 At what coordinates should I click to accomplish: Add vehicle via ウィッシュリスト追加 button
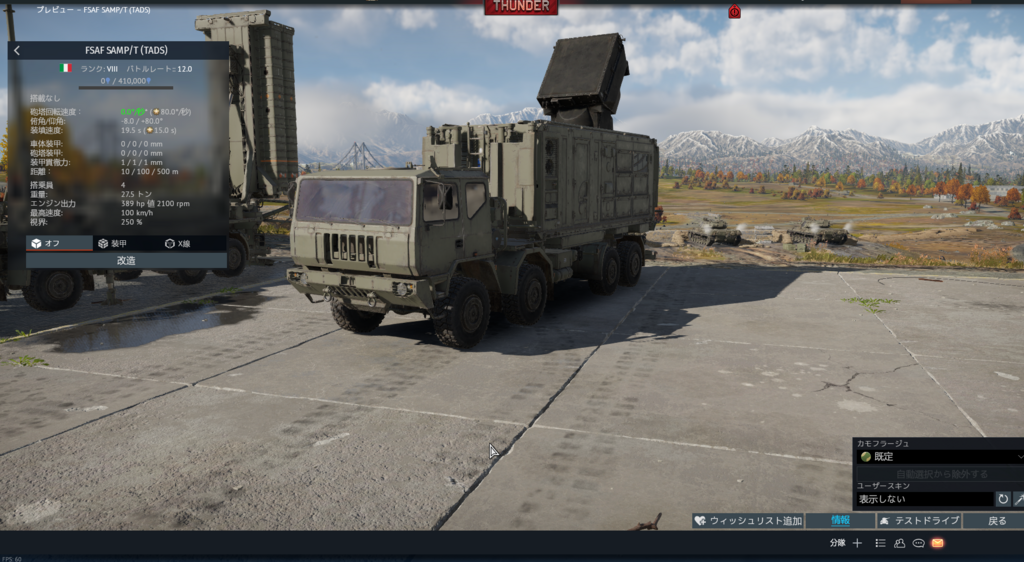(x=747, y=520)
